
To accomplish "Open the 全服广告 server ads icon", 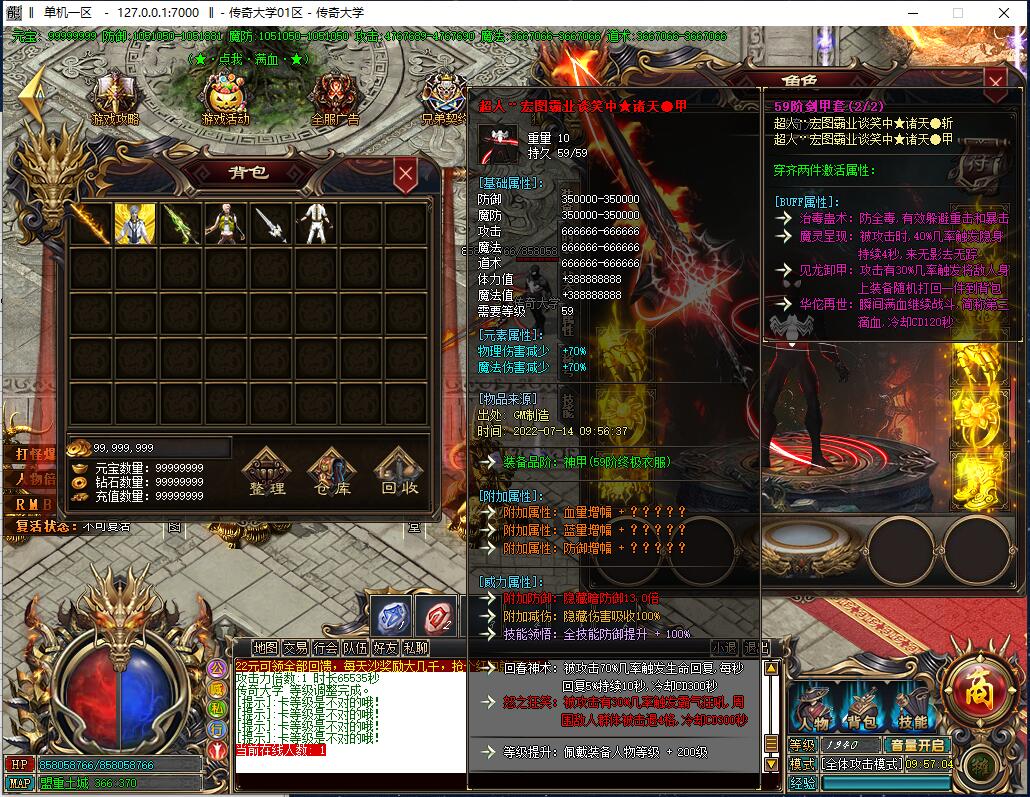I will click(x=335, y=100).
